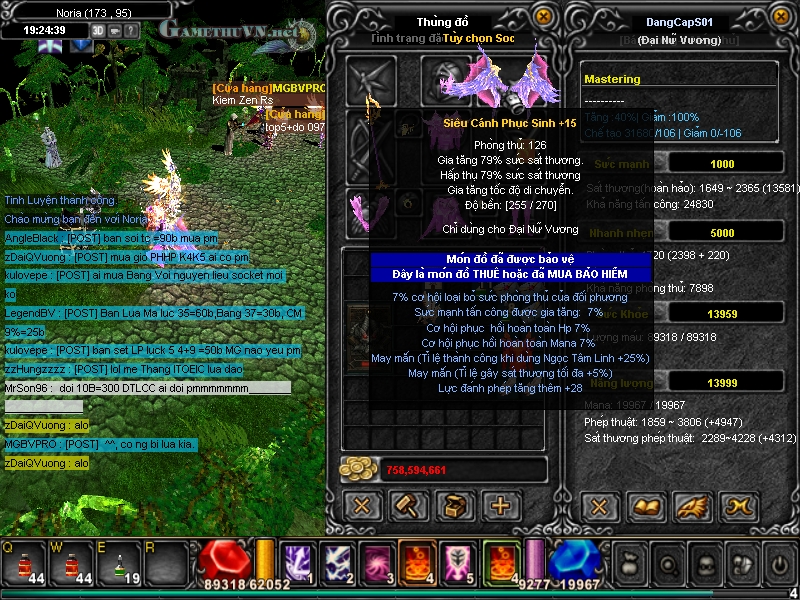Click the power button in bottom menu
This screenshot has height=600, width=800.
coord(779,563)
